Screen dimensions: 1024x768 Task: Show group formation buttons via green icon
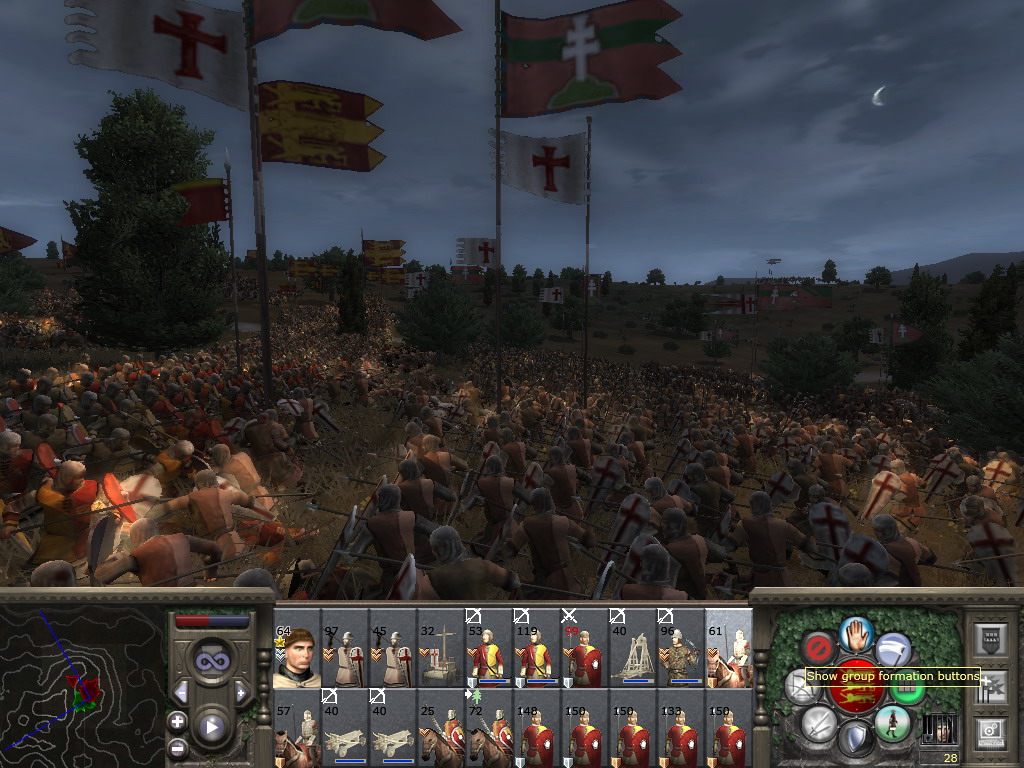pos(907,690)
